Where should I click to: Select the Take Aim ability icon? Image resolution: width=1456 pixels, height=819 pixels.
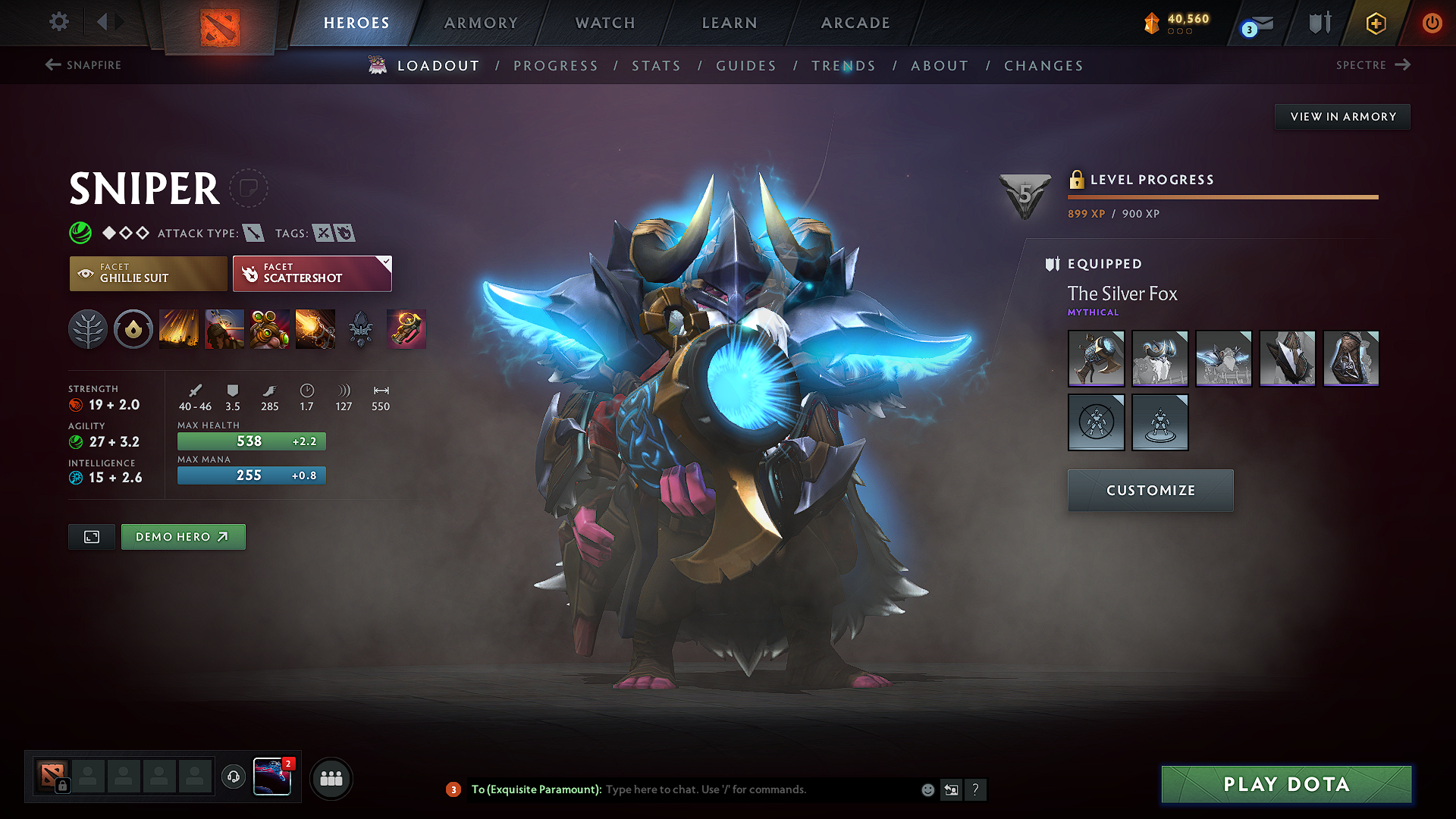(270, 328)
